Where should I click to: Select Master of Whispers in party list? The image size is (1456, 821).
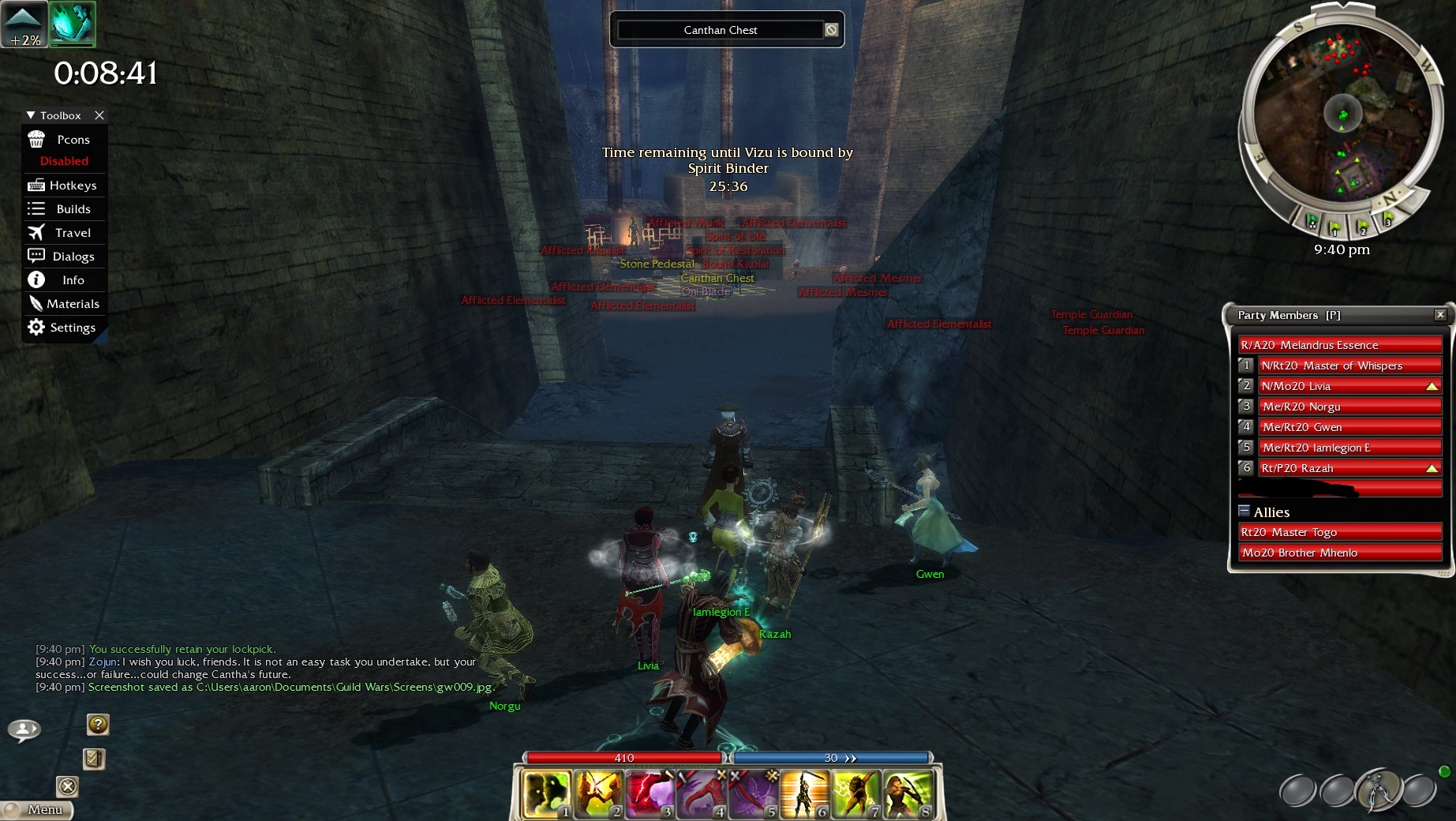pyautogui.click(x=1349, y=366)
